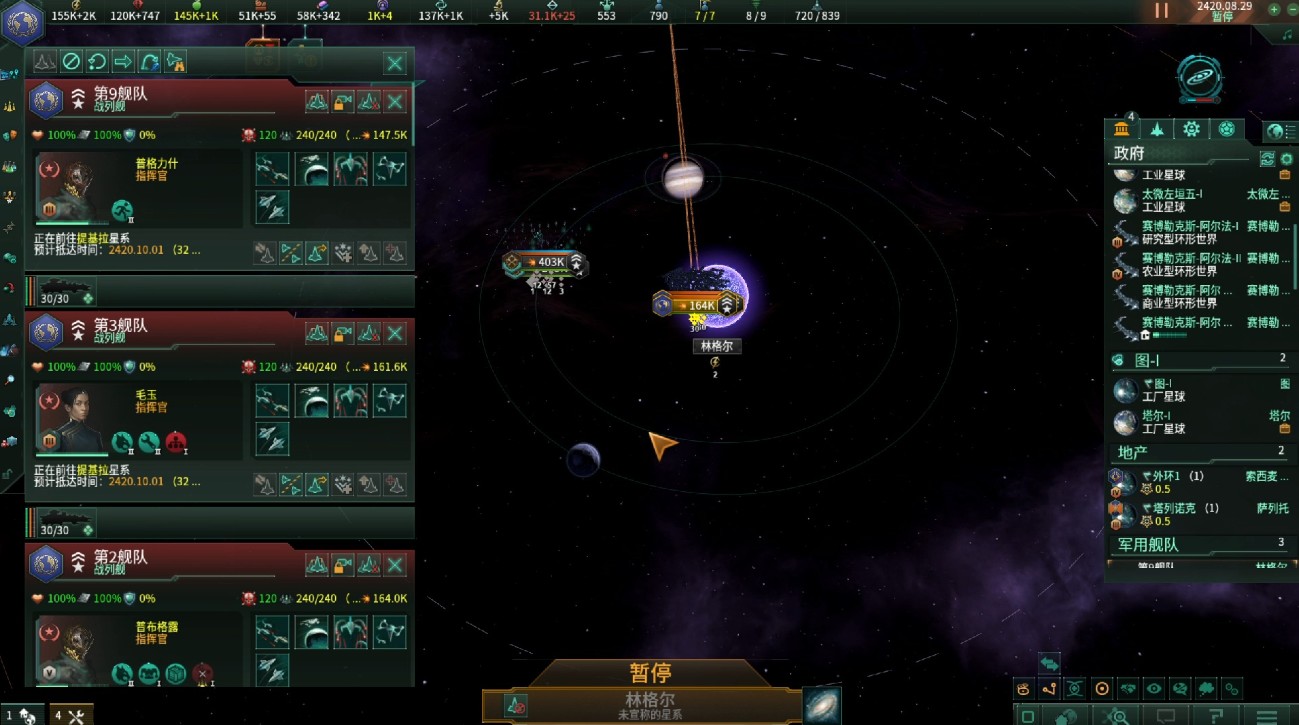Open outliner settings gear next to 政府
Screen dimensions: 1299x725
coord(1287,158)
